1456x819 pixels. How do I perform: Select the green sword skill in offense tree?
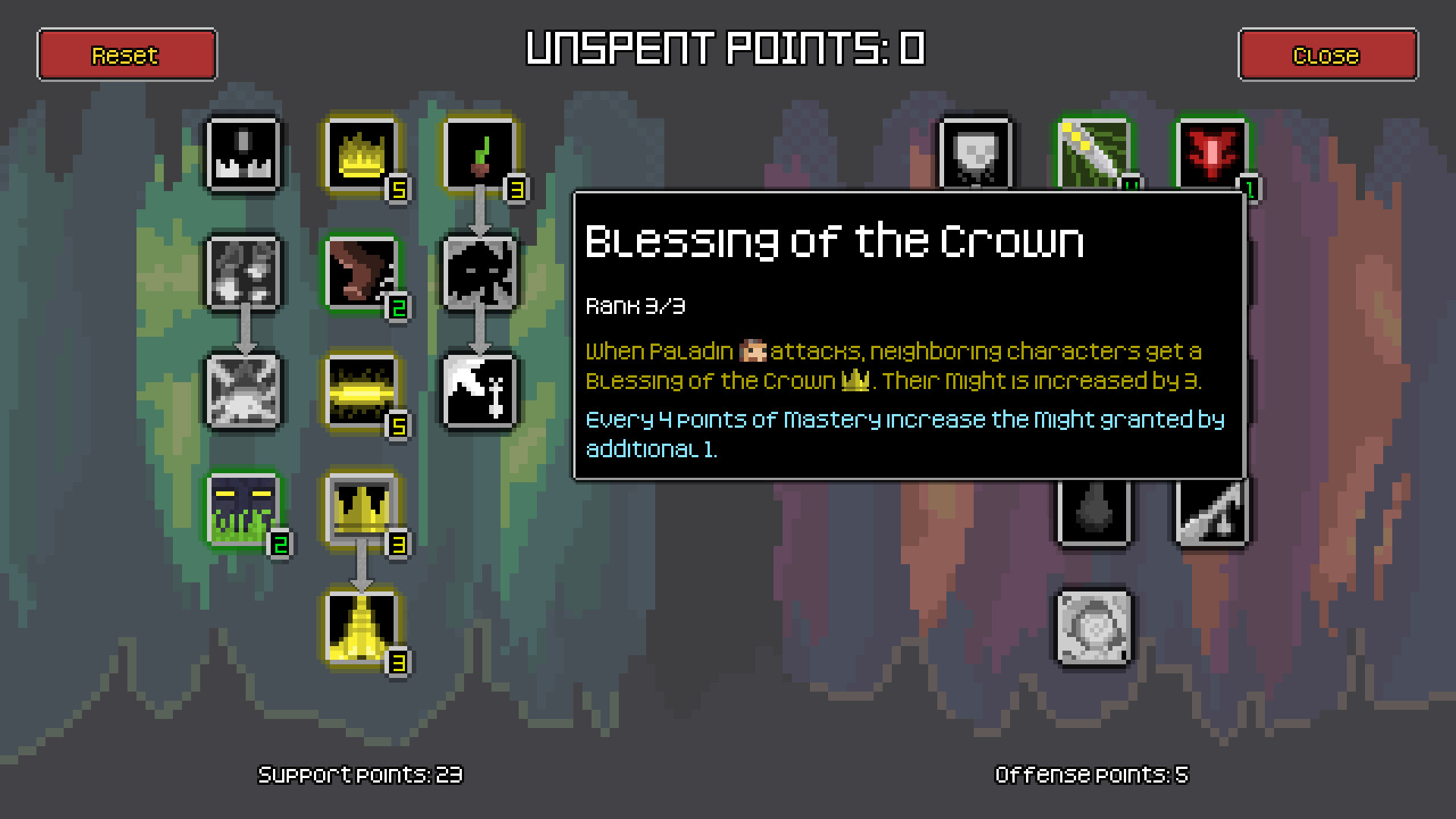click(1094, 155)
